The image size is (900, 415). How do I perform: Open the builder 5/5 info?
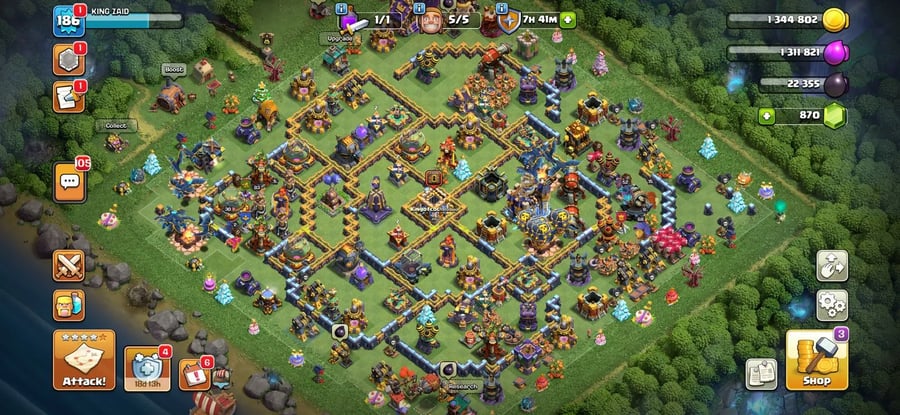click(x=447, y=19)
